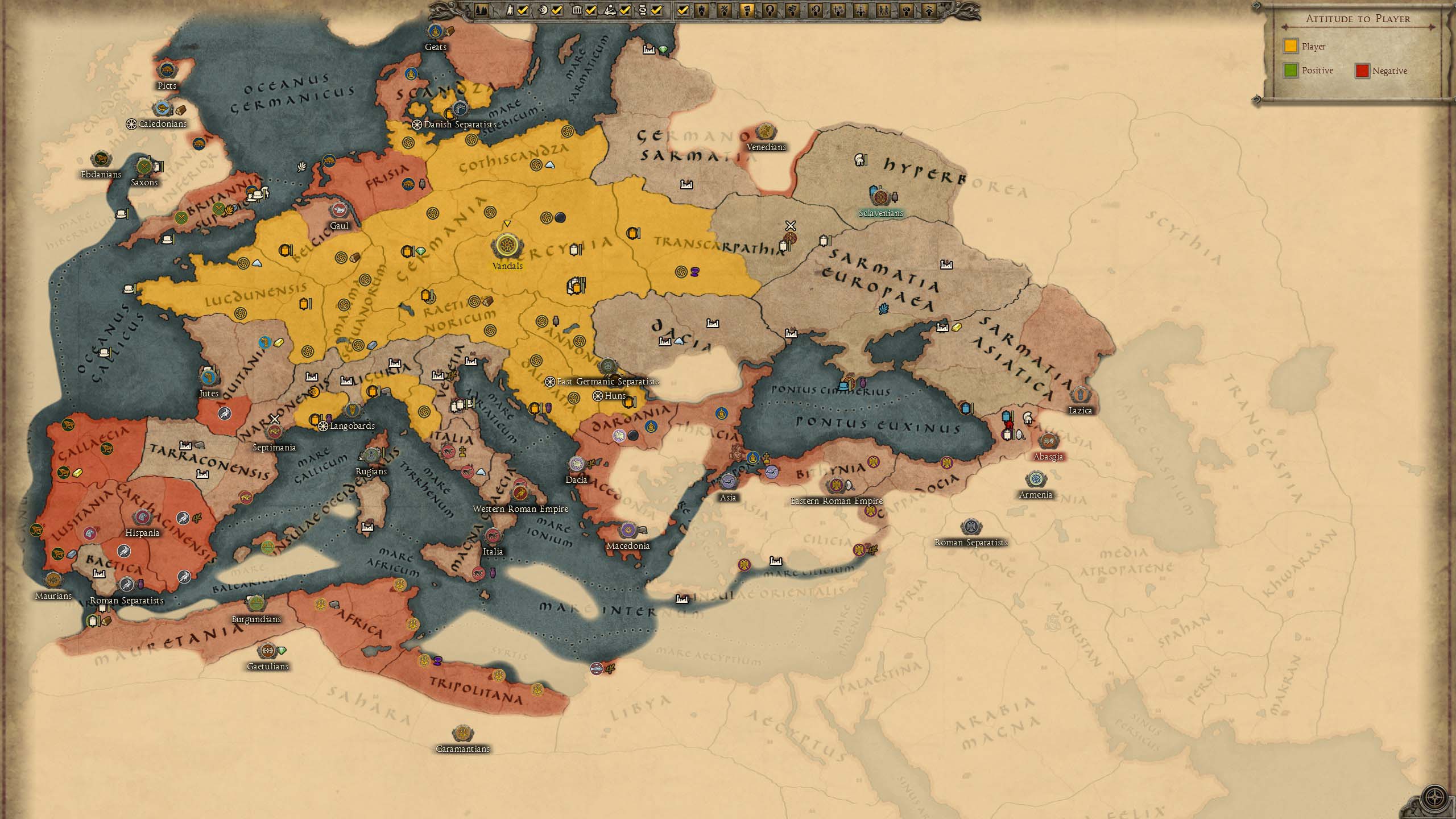Select the crossed swords map filter

(724, 10)
